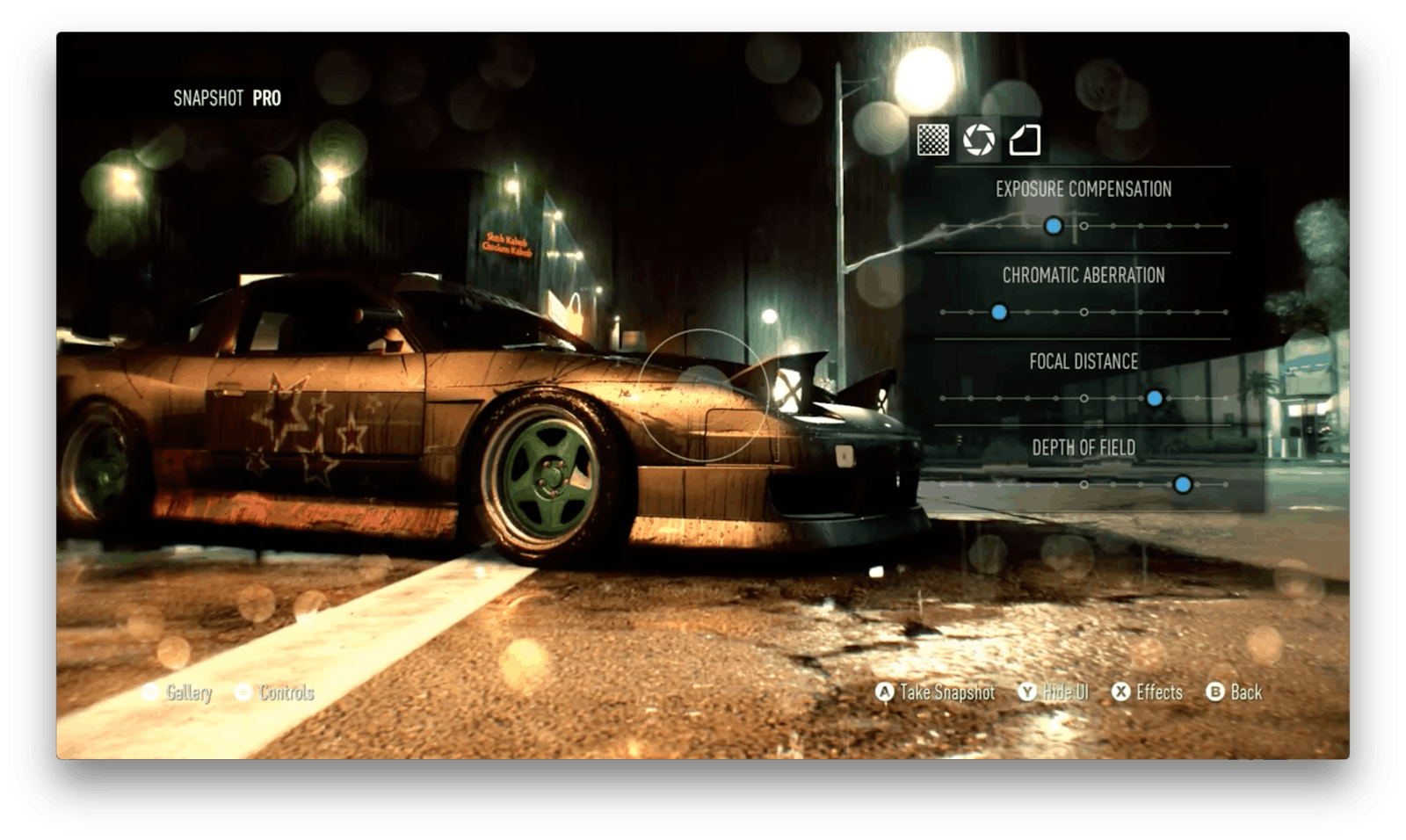Hide UI from the photo view
Image resolution: width=1406 pixels, height=840 pixels.
1054,692
